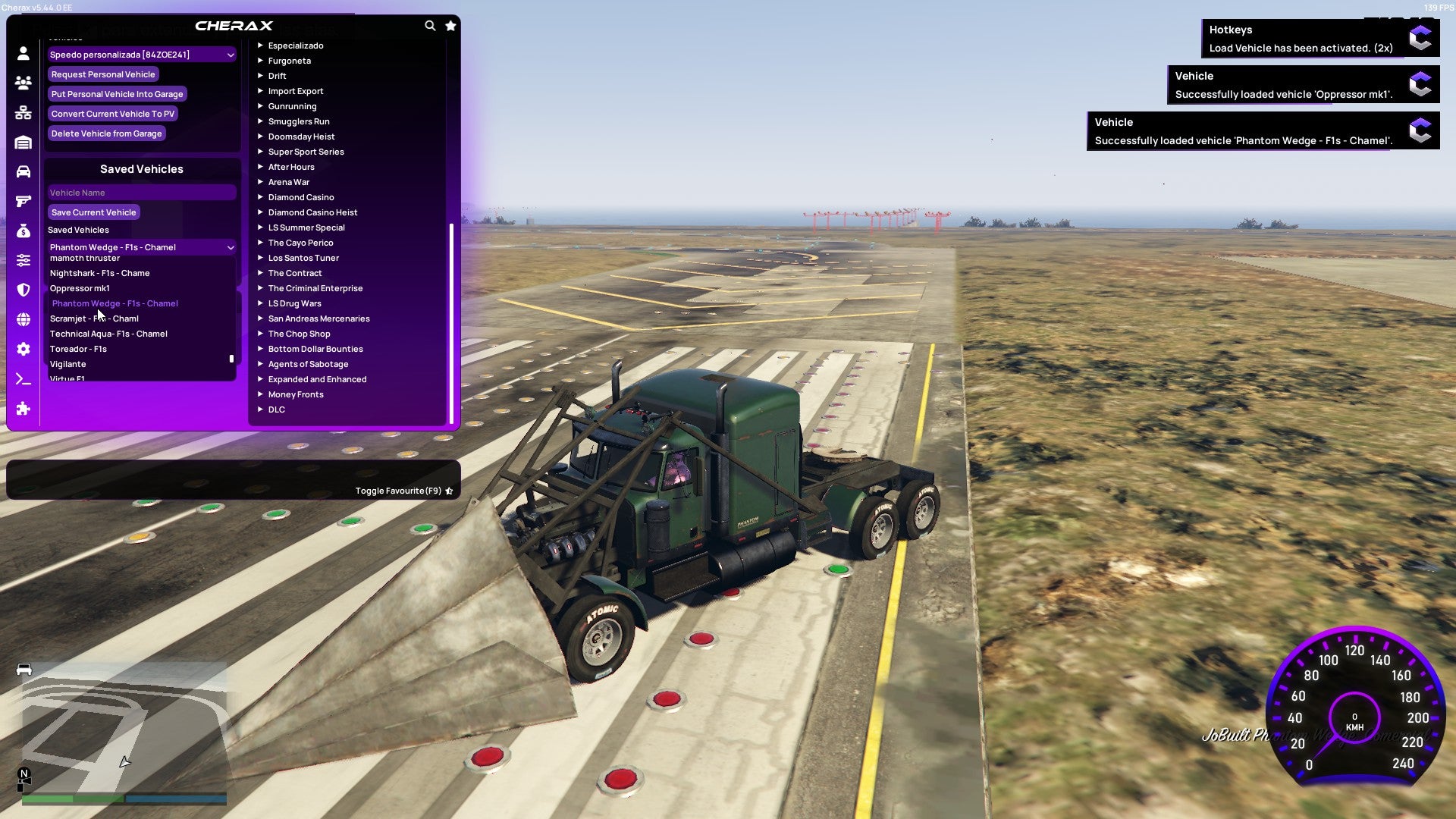Select Oppressor mk1 from saved vehicles

pos(80,288)
